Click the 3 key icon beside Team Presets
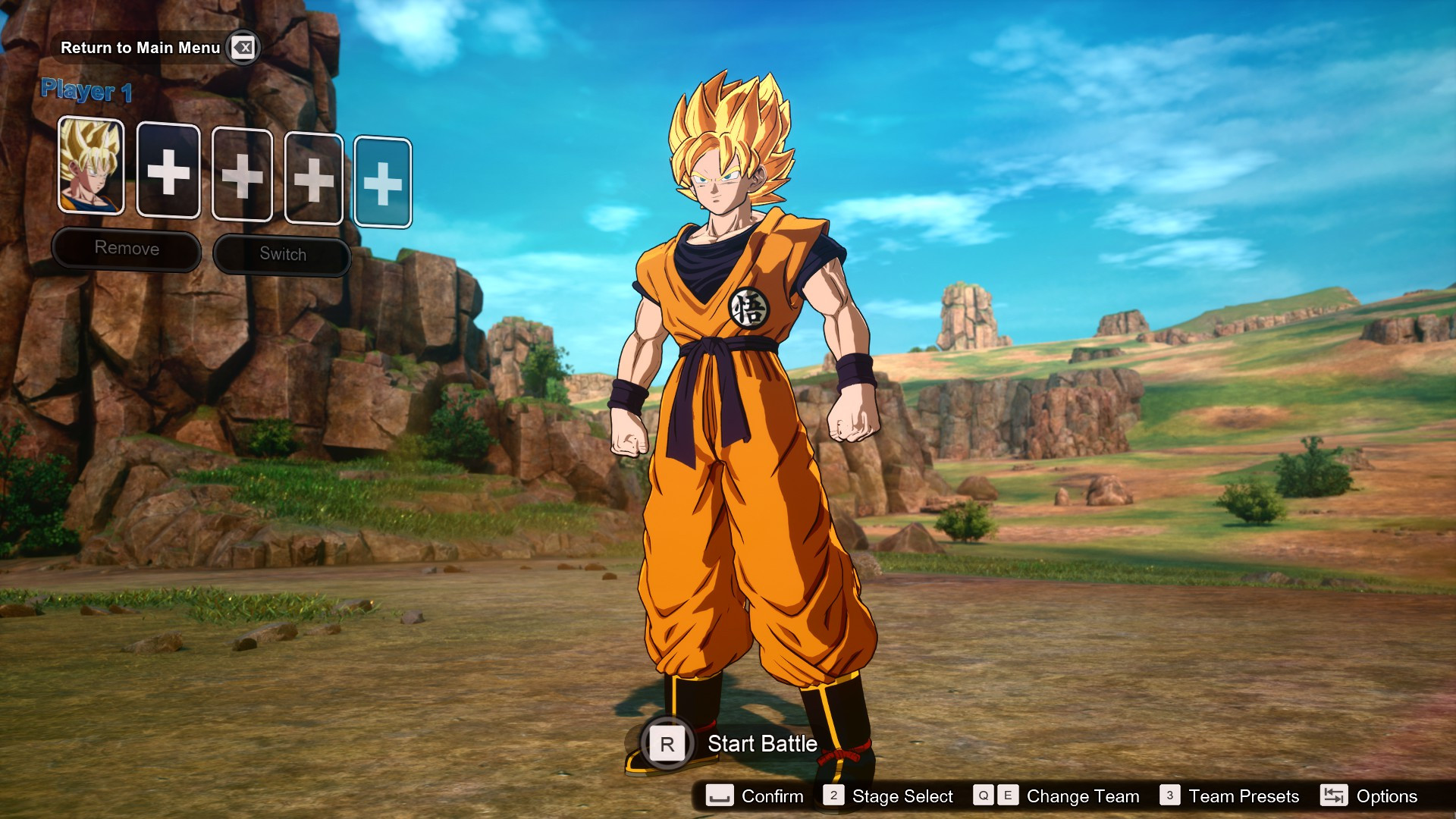The width and height of the screenshot is (1456, 819). [1169, 796]
